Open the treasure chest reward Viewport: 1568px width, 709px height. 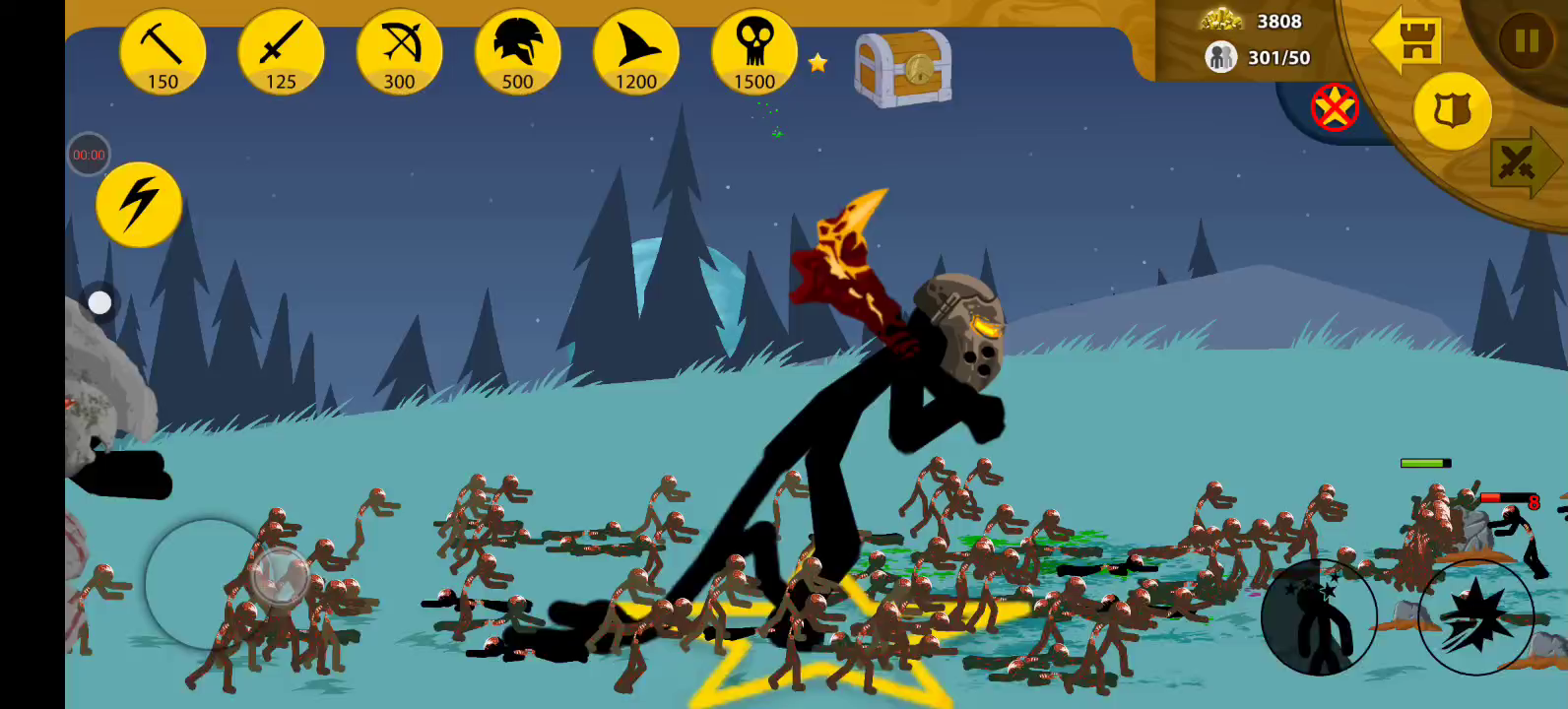902,68
